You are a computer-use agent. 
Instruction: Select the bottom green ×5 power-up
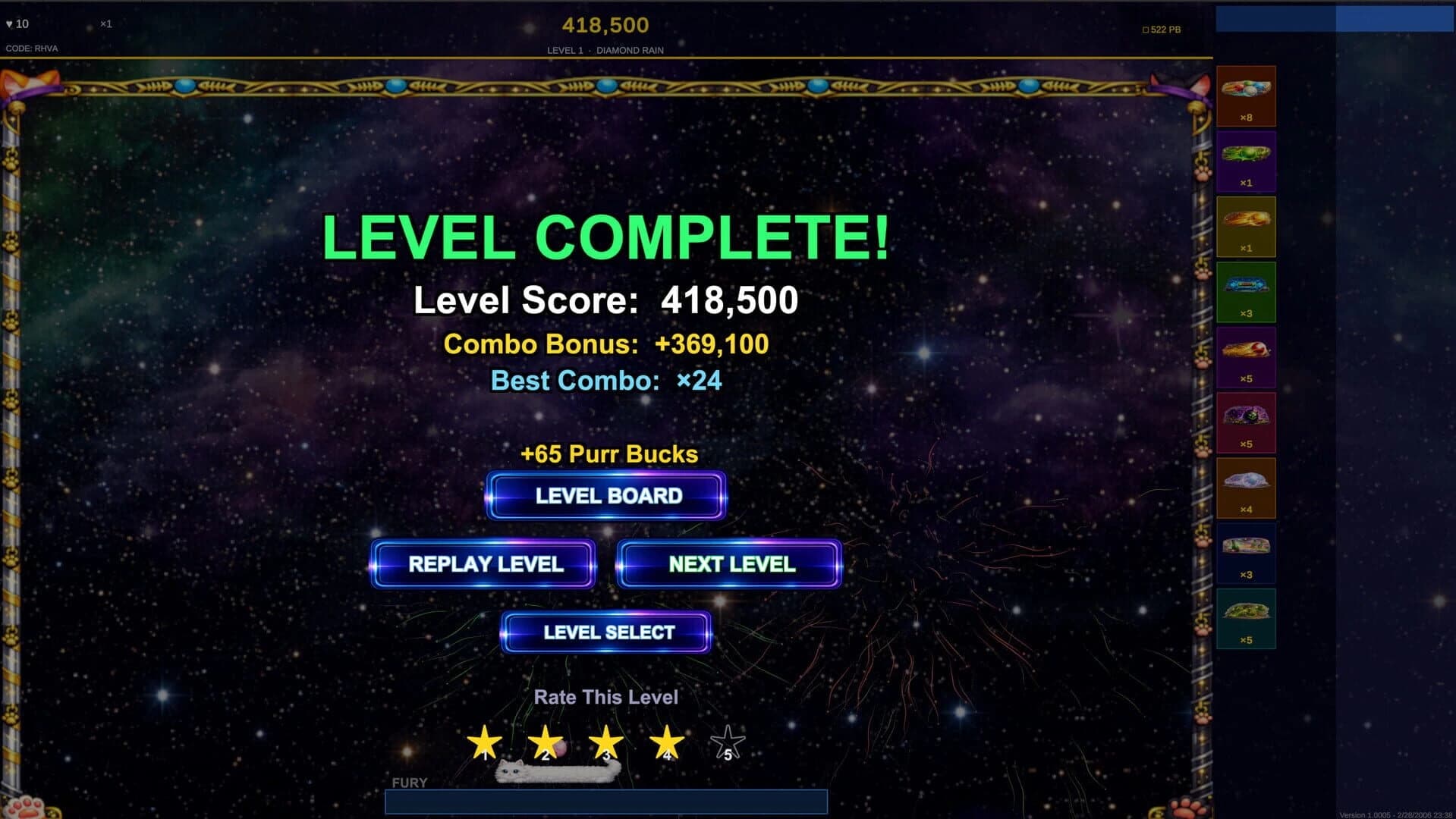coord(1245,617)
